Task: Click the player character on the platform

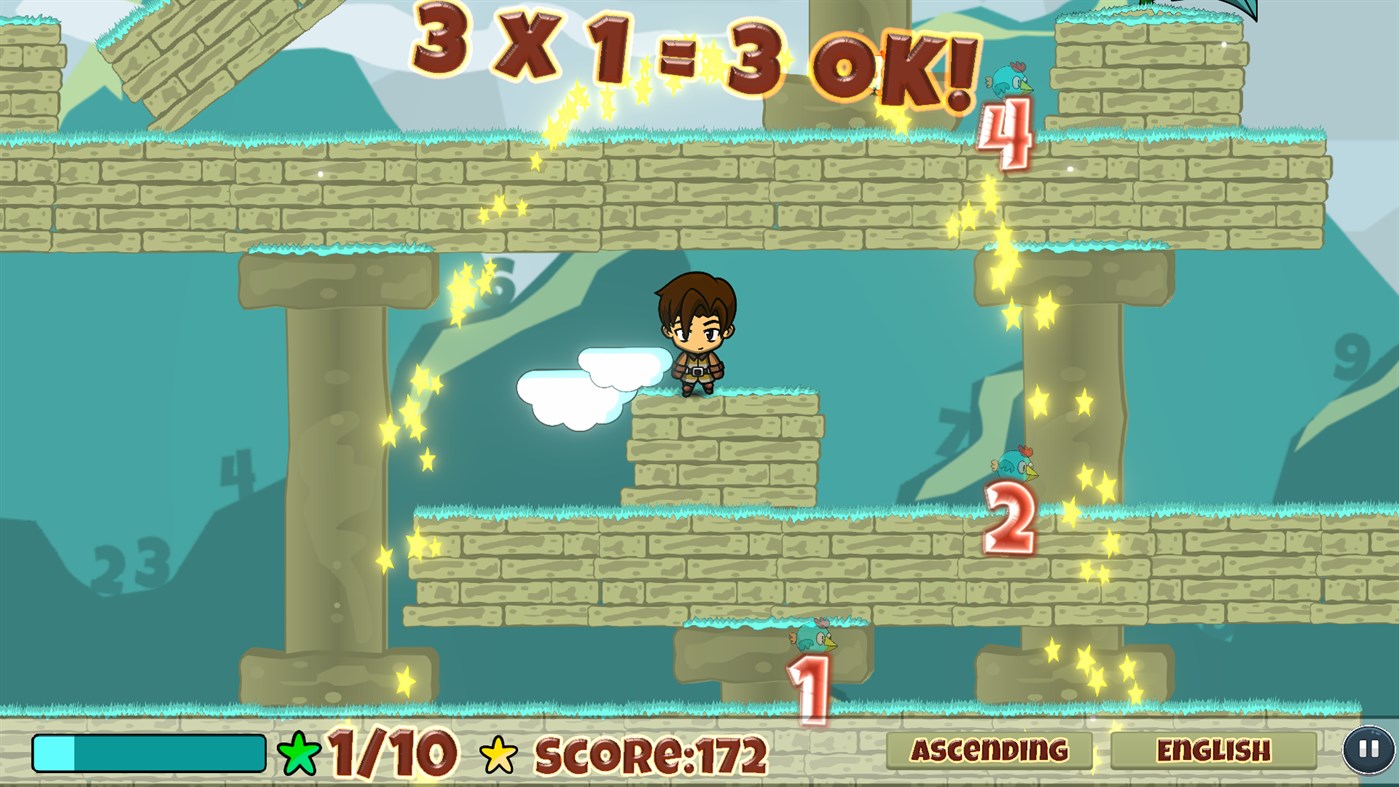Action: [697, 335]
